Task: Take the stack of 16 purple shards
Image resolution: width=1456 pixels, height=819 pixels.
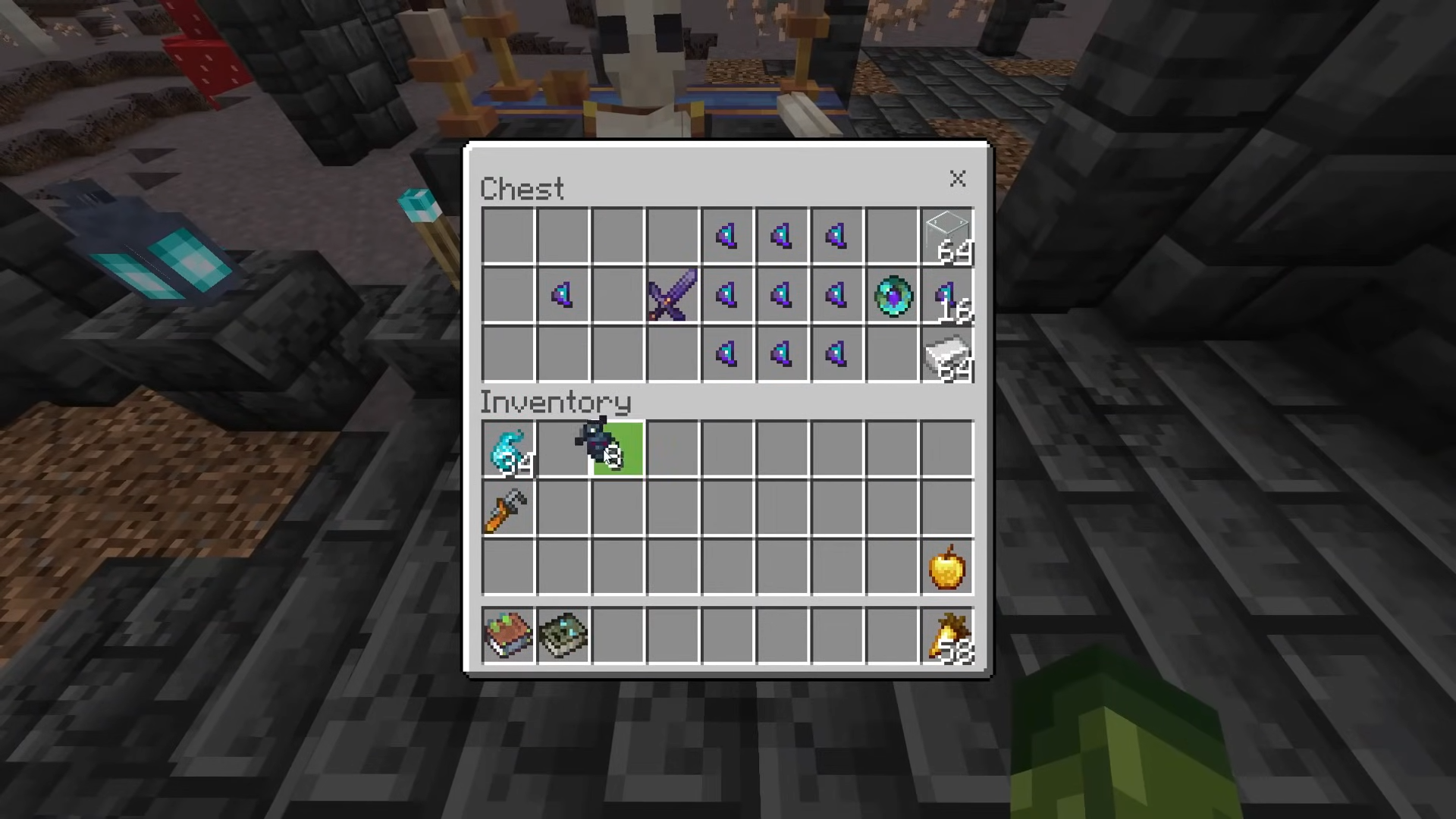Action: pyautogui.click(x=947, y=296)
